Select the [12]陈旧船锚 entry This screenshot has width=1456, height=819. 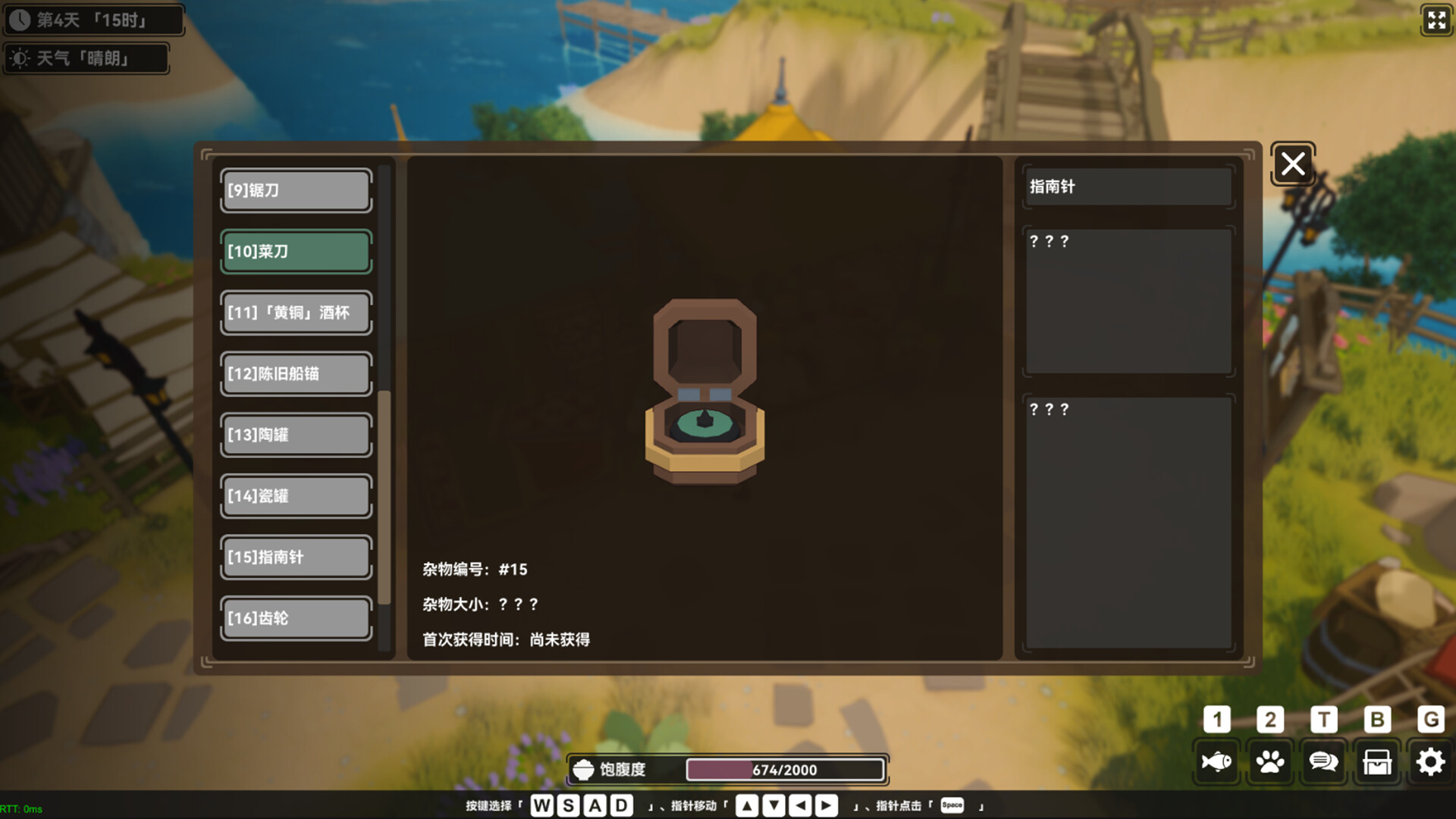(x=295, y=374)
